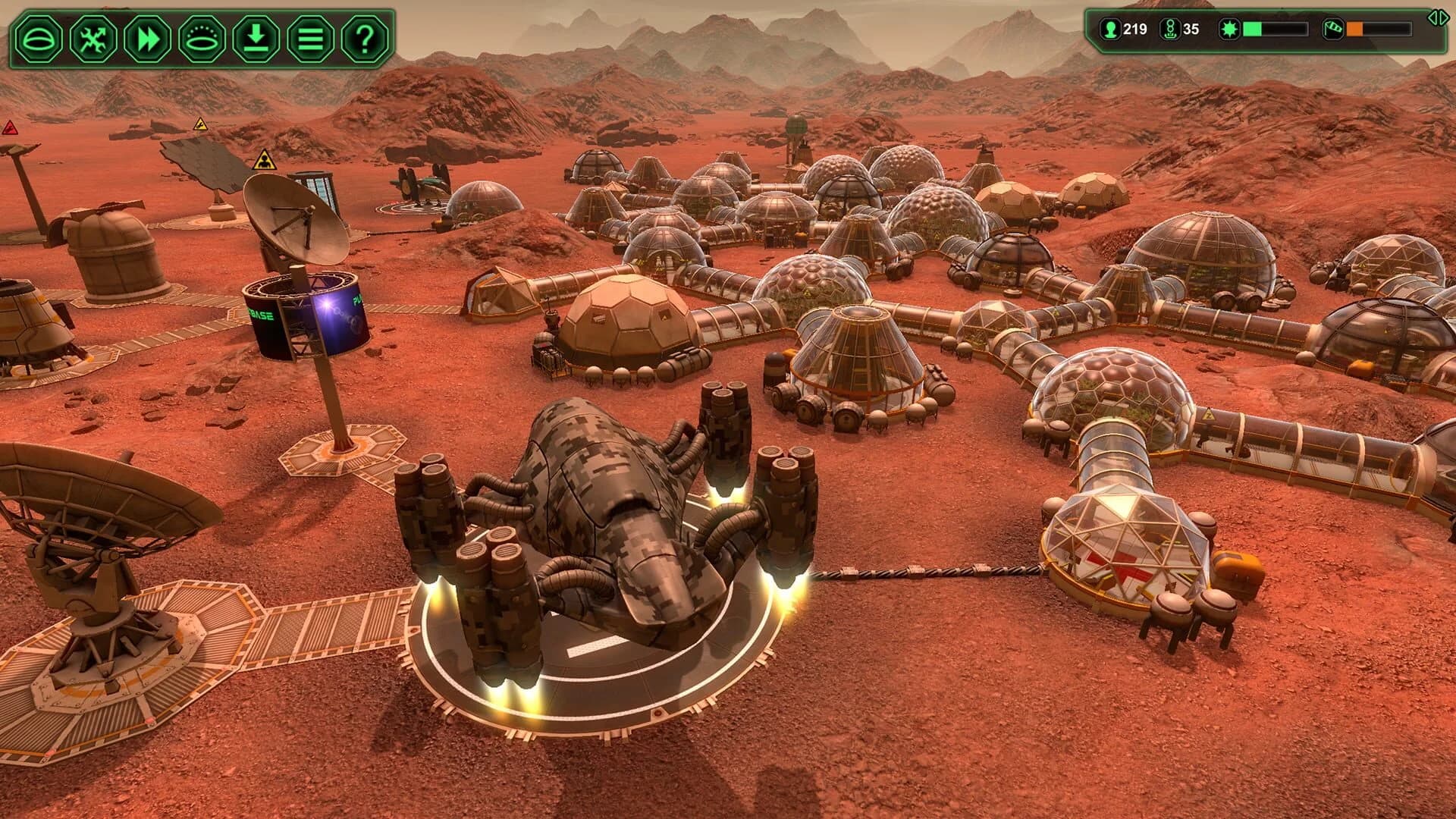Image resolution: width=1456 pixels, height=819 pixels.
Task: Click the PULSE signpost tower
Action: [307, 318]
